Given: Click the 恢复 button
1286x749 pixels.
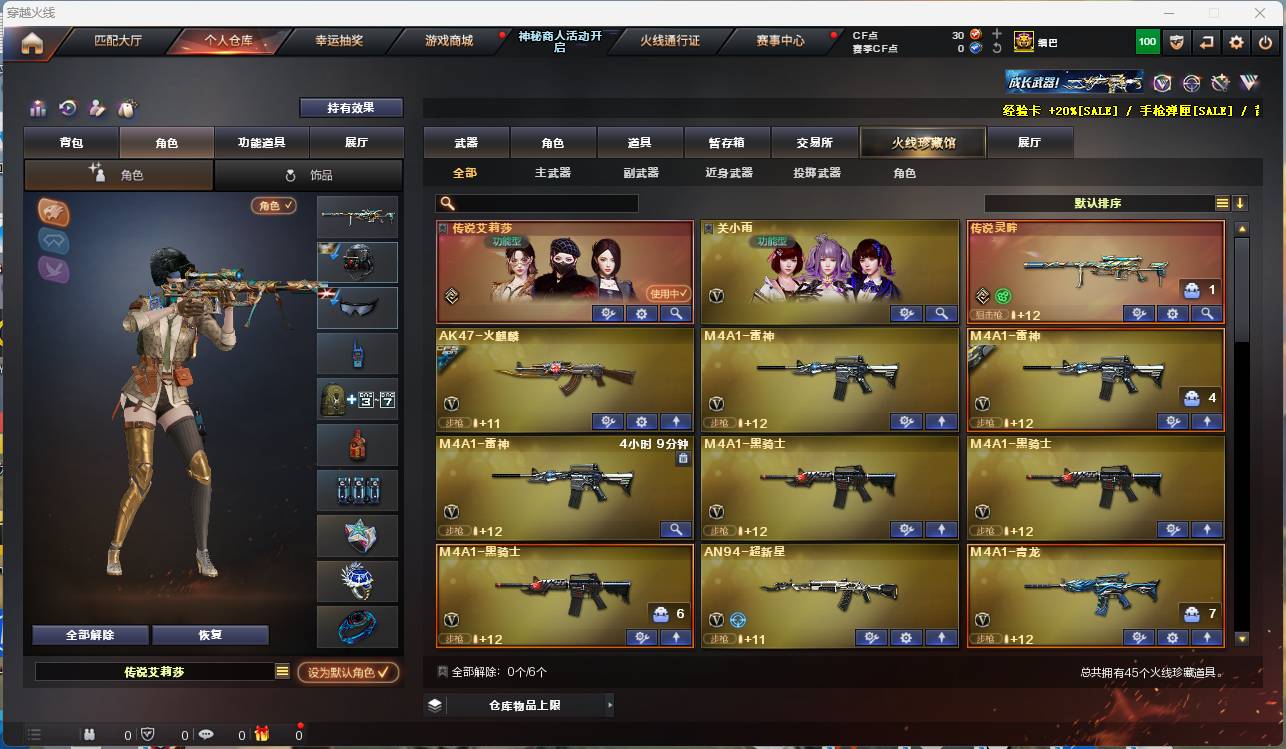Looking at the screenshot, I should [x=210, y=634].
